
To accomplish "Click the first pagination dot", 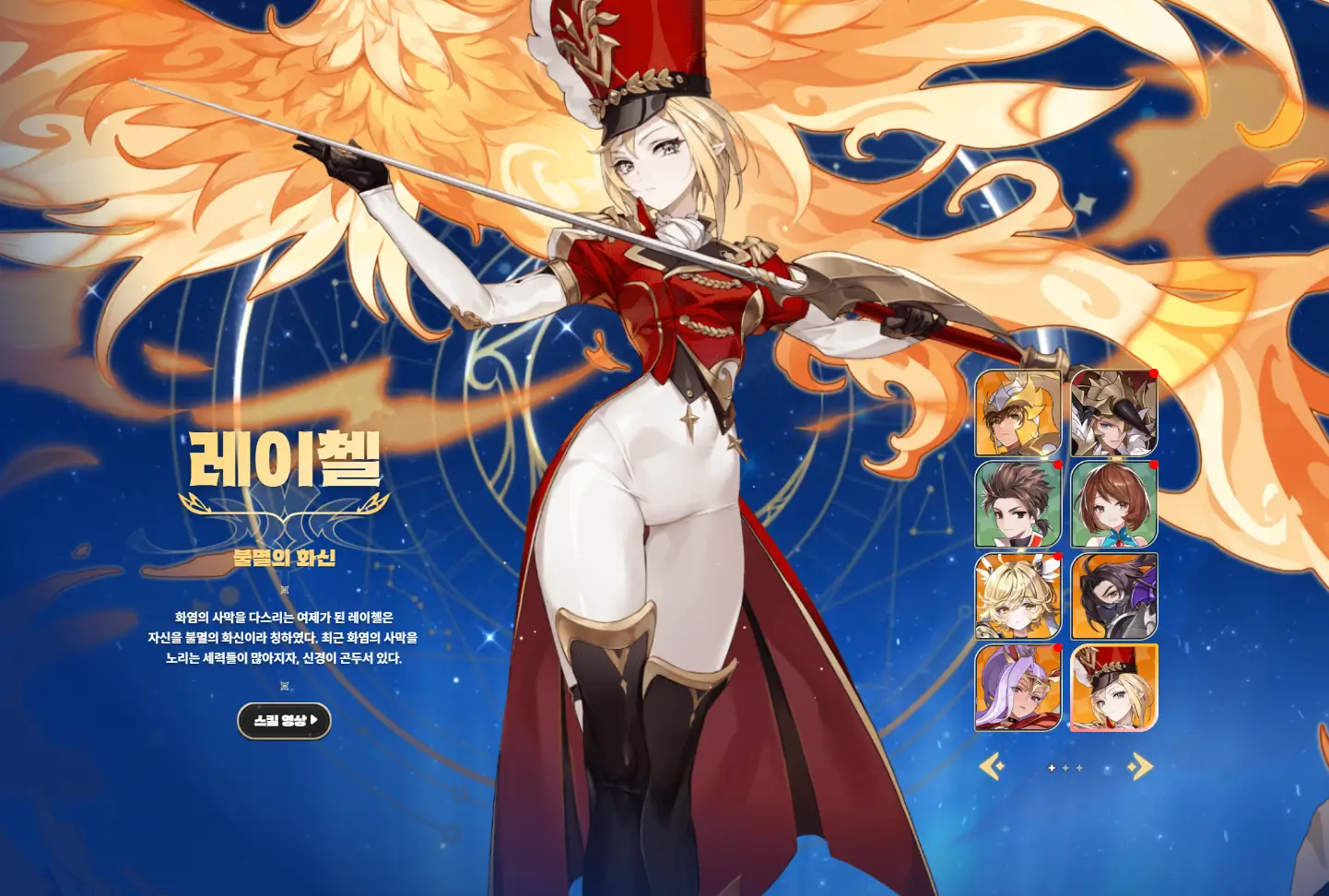I will pos(1052,767).
